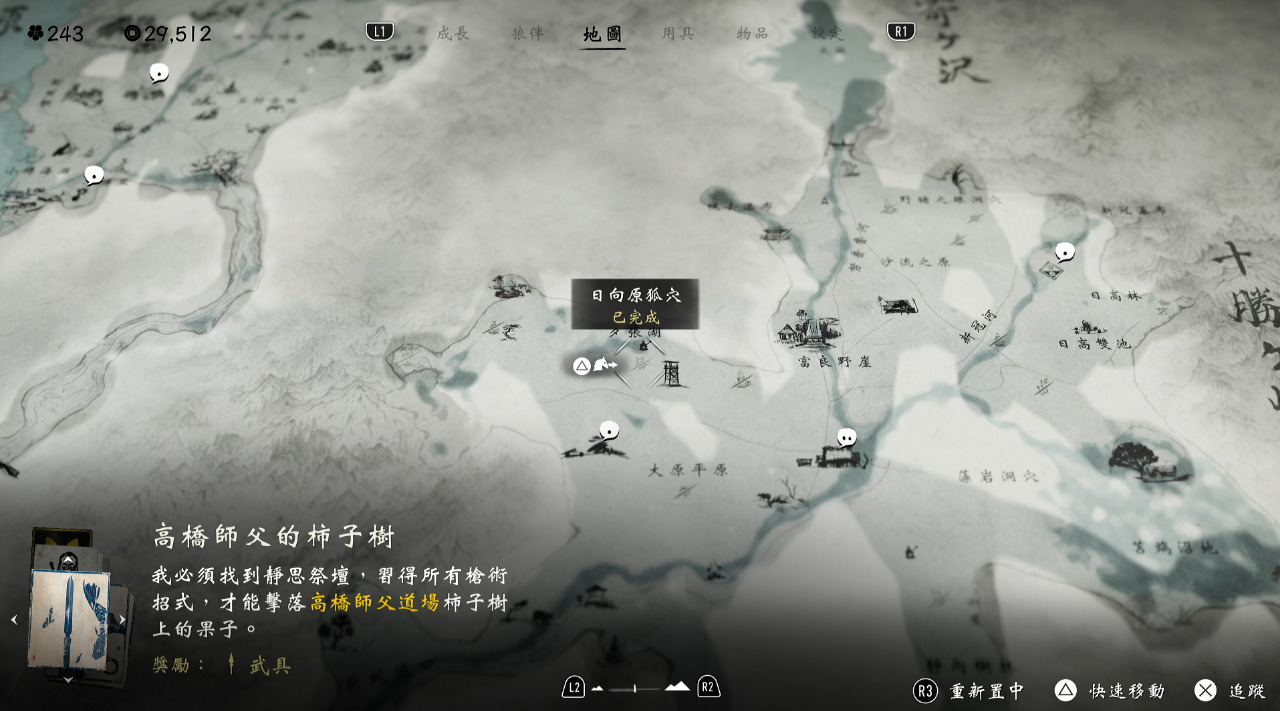The height and width of the screenshot is (711, 1280).
Task: Go to the 設定 tab
Action: [827, 33]
